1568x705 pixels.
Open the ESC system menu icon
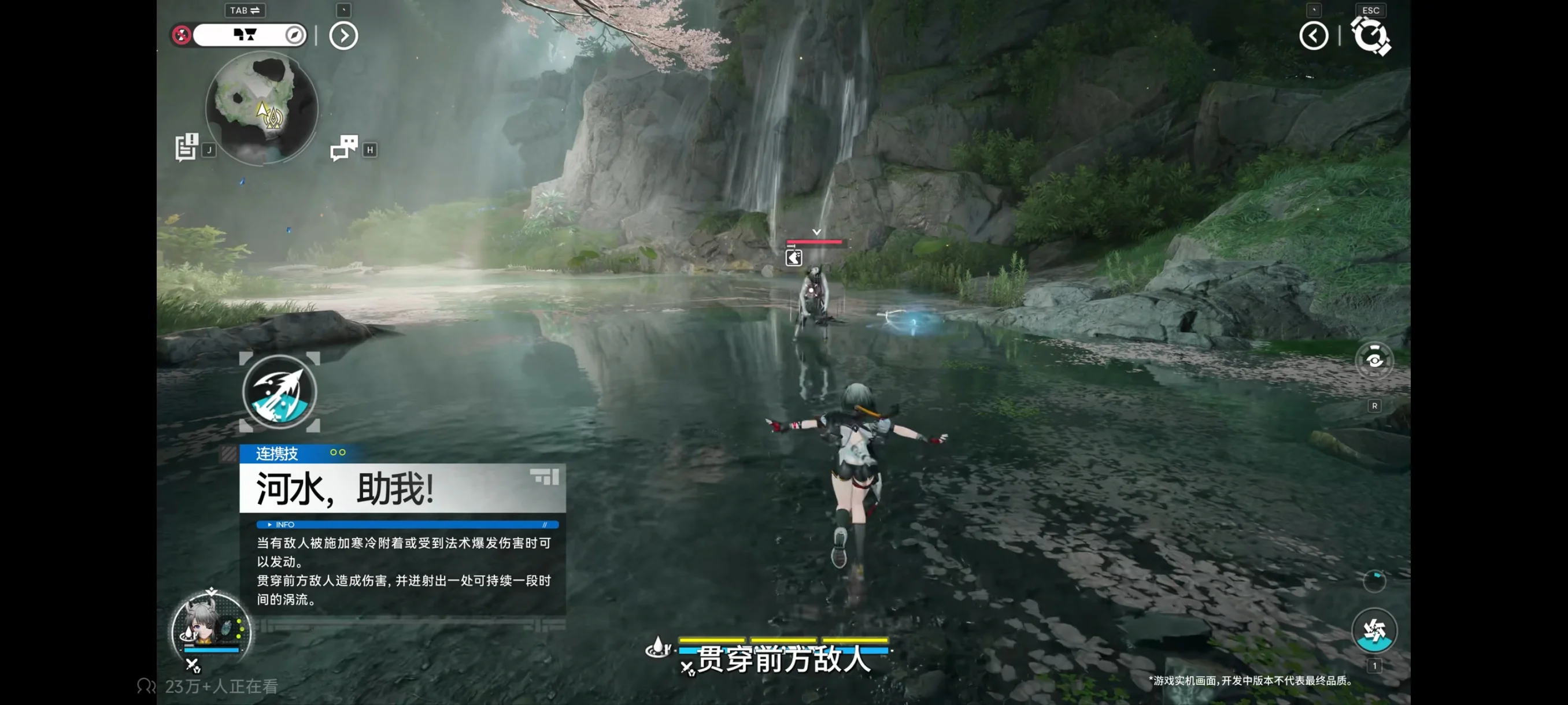pyautogui.click(x=1370, y=36)
